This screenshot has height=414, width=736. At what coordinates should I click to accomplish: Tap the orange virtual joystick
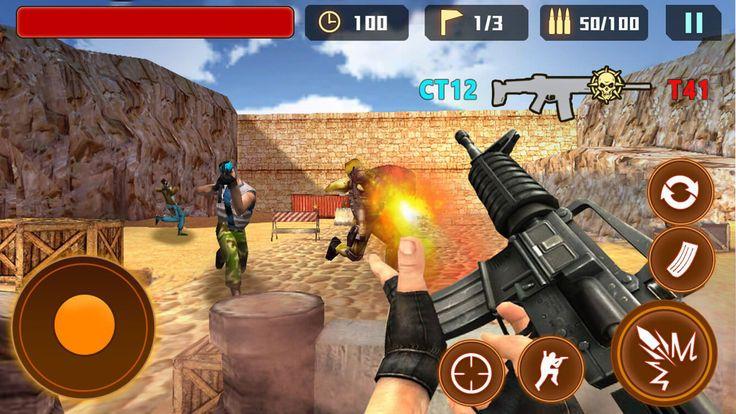pyautogui.click(x=84, y=326)
